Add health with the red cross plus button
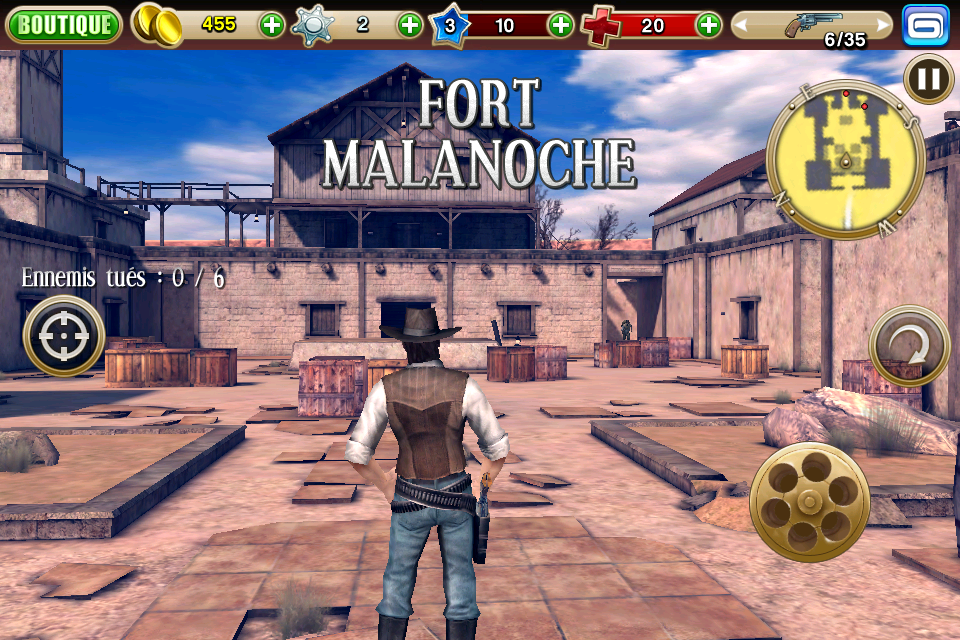 pyautogui.click(x=708, y=25)
